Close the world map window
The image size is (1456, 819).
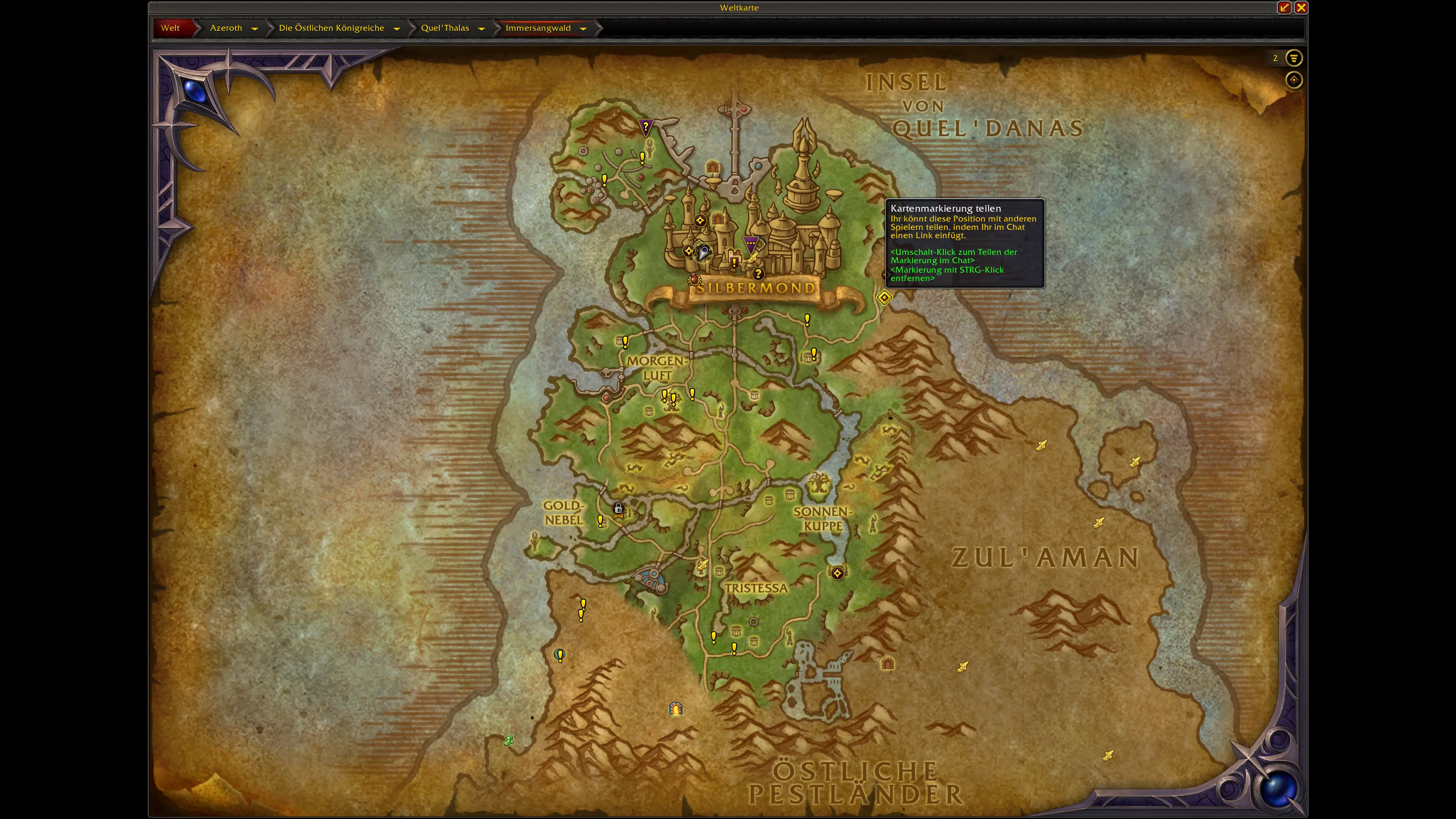click(x=1301, y=7)
